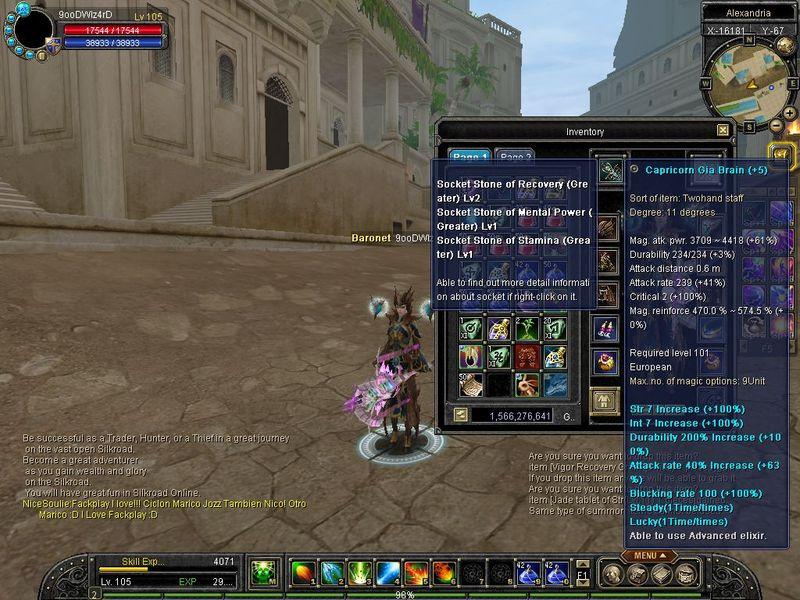Select the equipped staff slot in inventory
This screenshot has height=600, width=800.
(608, 171)
